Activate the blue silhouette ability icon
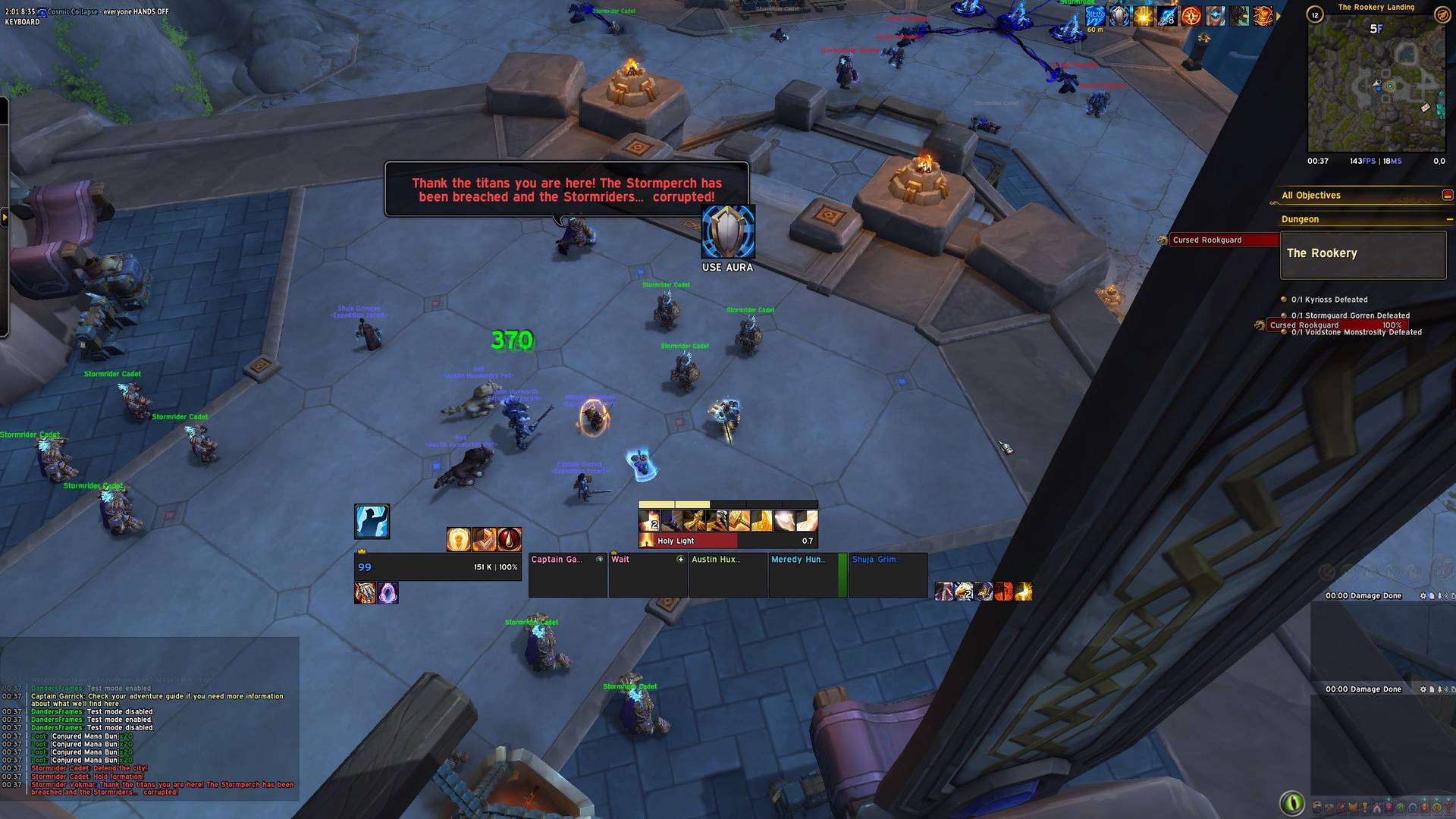 372,522
